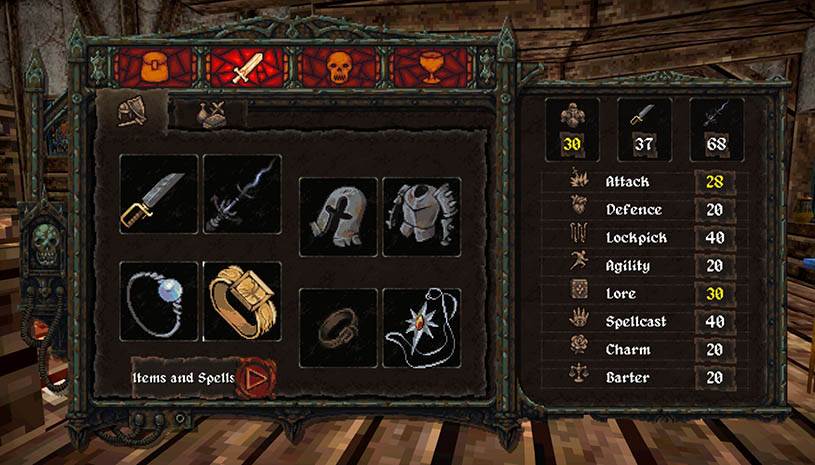This screenshot has height=465, width=815.
Task: Click the armor rating icon showing 30
Action: [x=572, y=129]
